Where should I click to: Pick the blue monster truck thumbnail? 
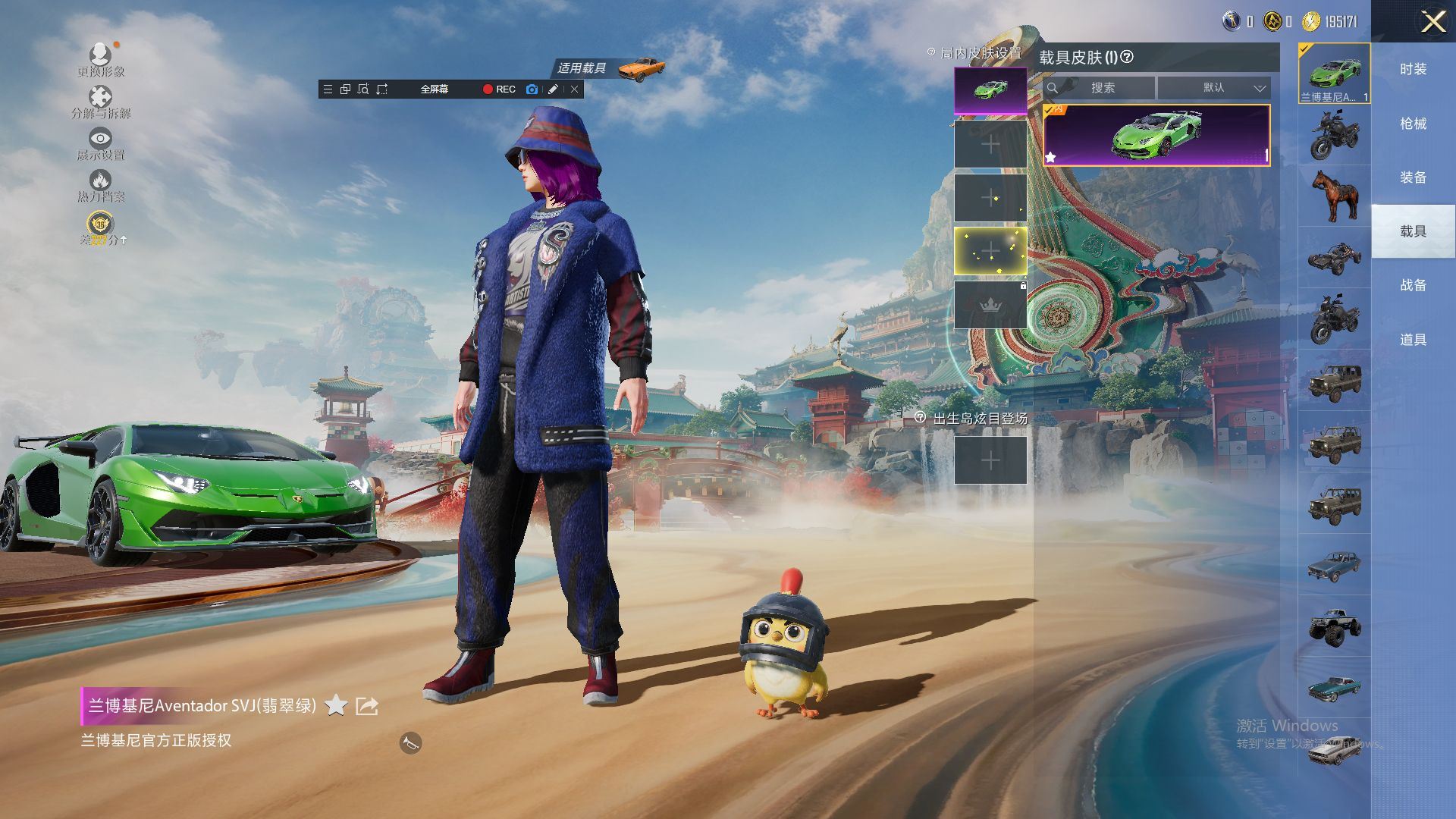1334,626
